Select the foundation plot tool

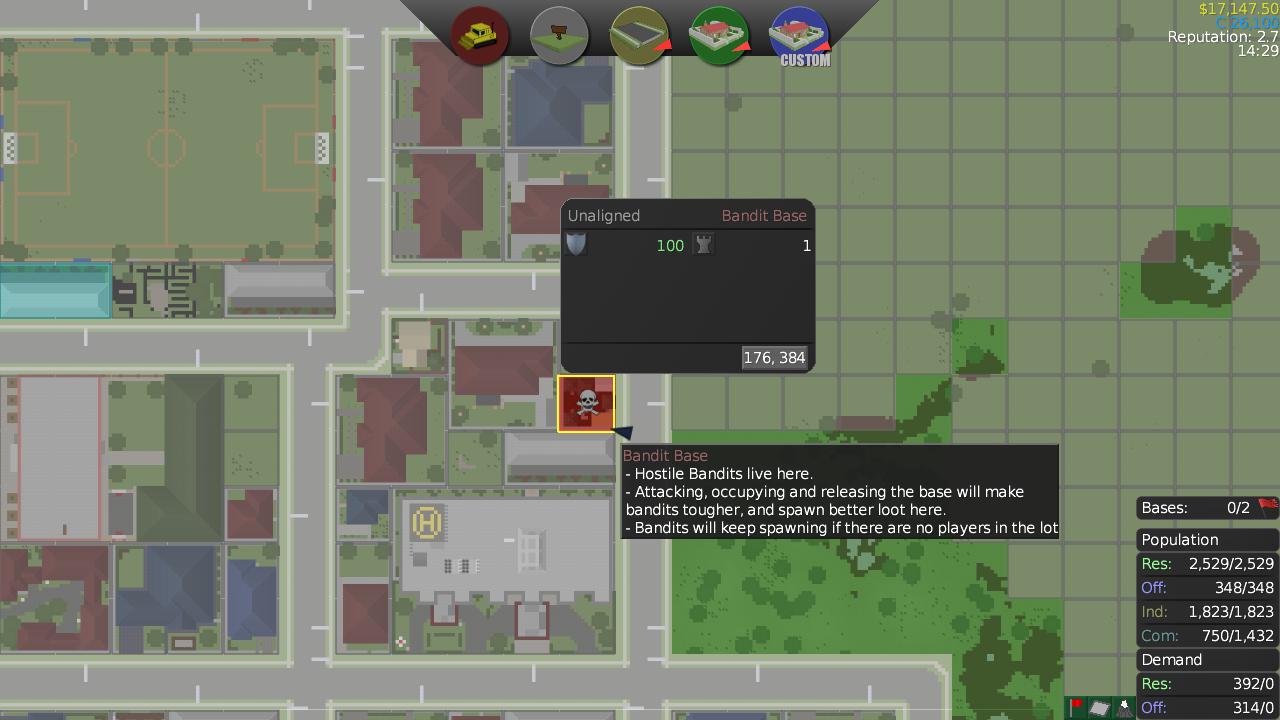(x=639, y=34)
